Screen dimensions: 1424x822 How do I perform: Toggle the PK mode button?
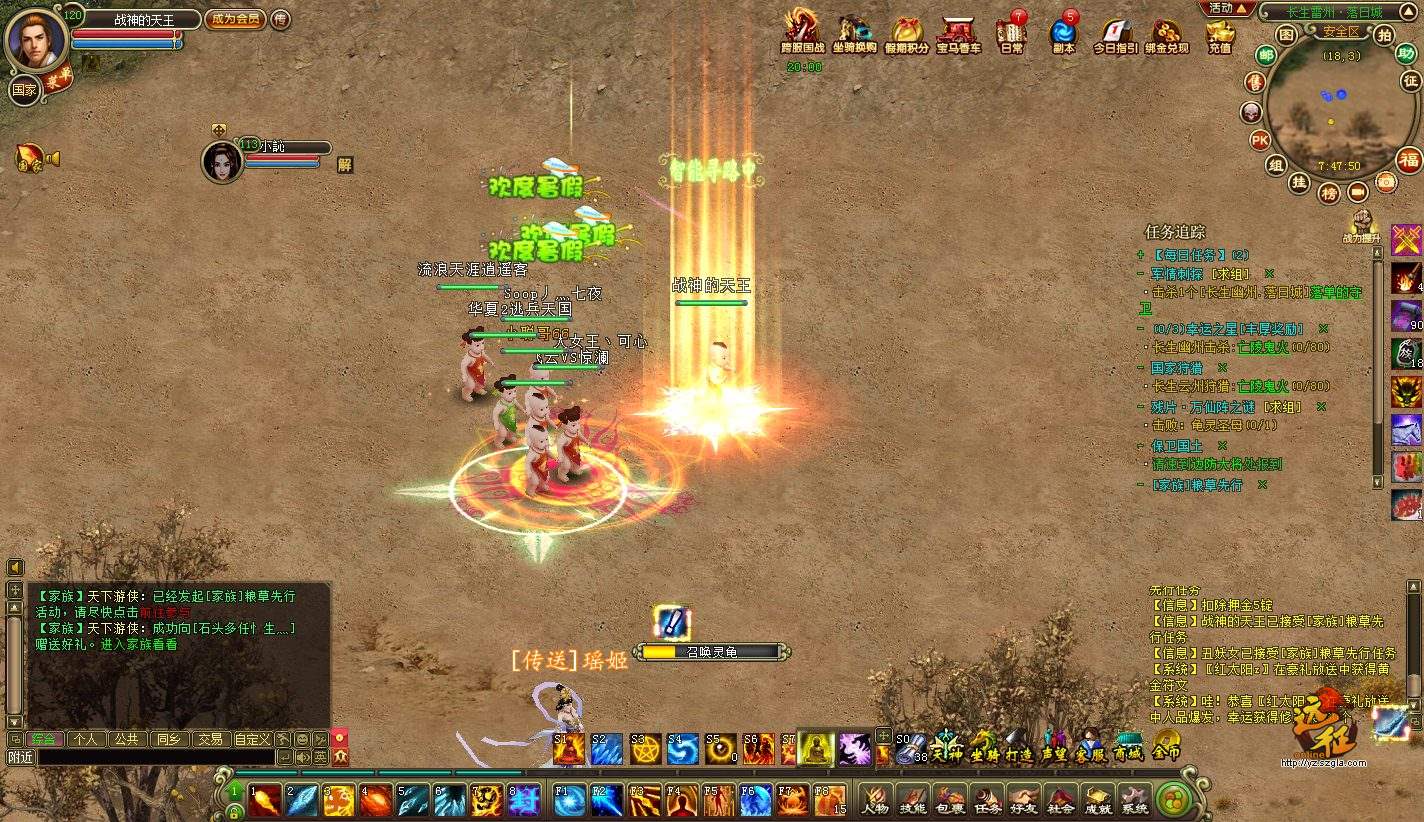1260,140
